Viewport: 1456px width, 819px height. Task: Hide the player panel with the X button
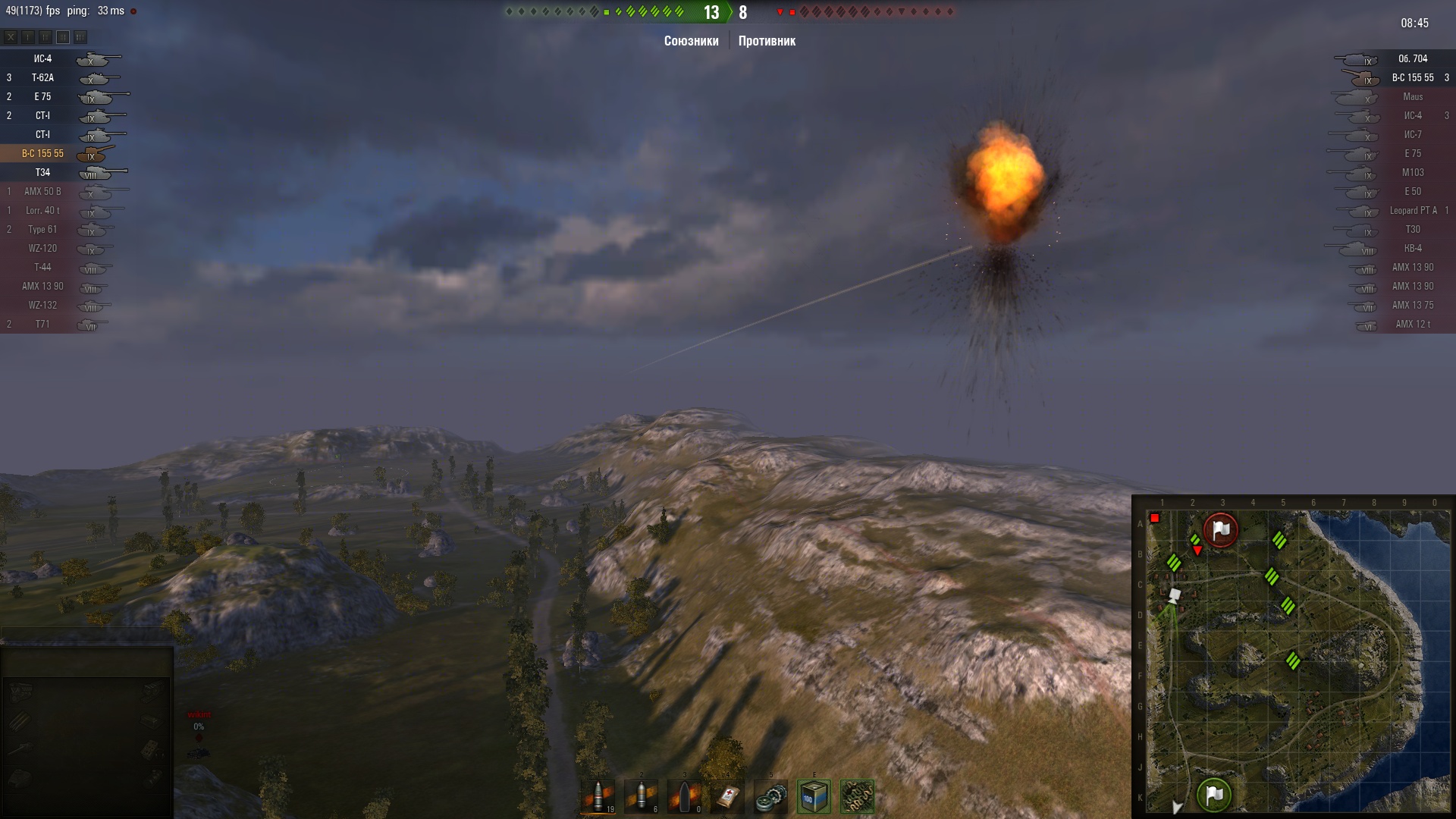click(11, 36)
